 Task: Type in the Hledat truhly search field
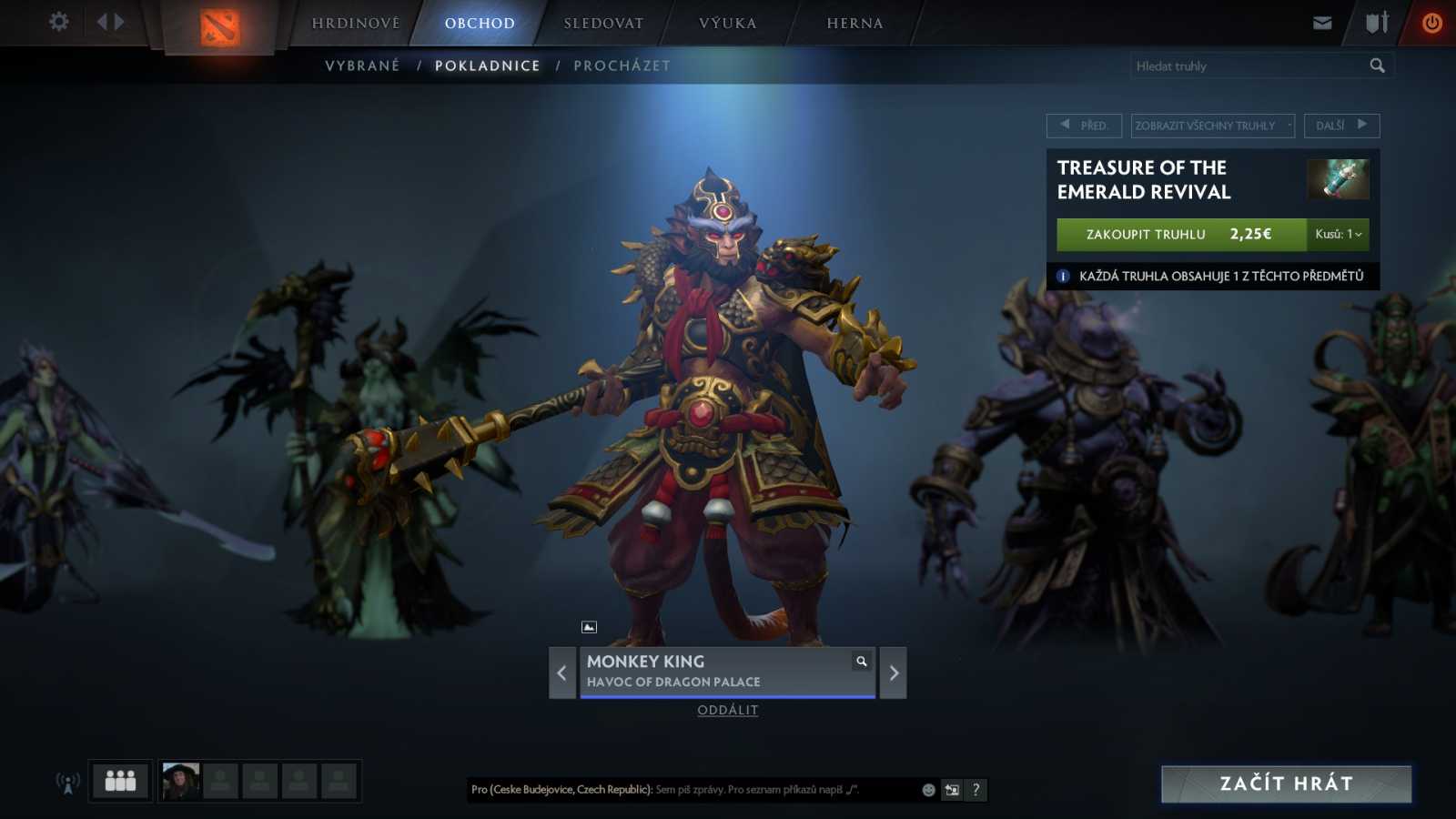click(1247, 65)
